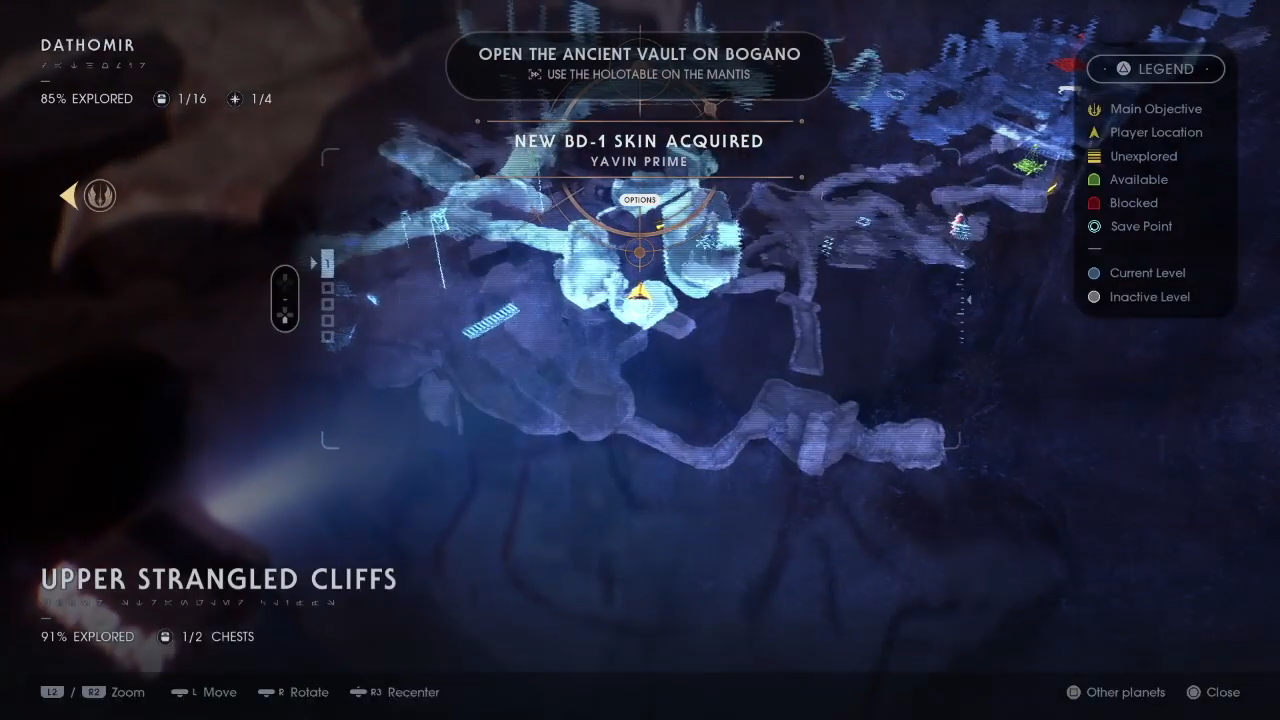
Task: Expand the arrow beside the selected map level
Action: pos(313,262)
